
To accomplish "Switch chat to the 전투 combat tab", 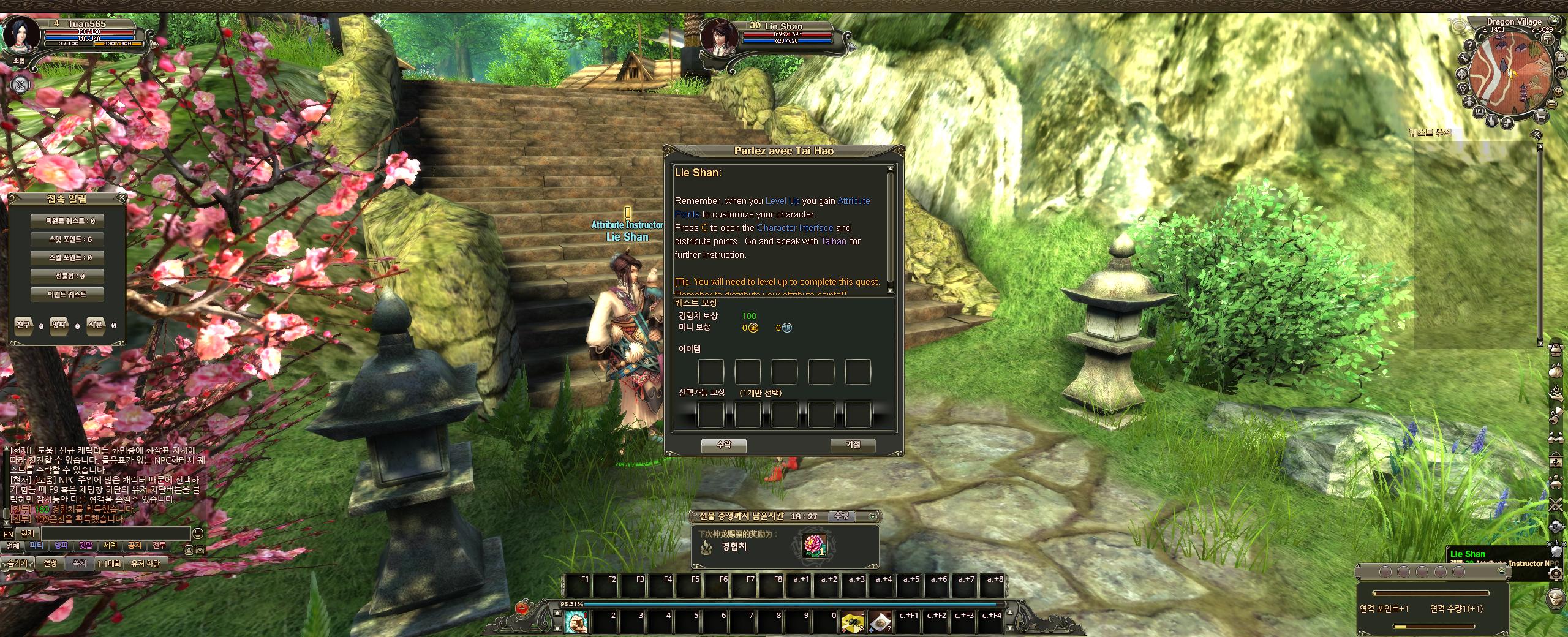I will [x=159, y=546].
